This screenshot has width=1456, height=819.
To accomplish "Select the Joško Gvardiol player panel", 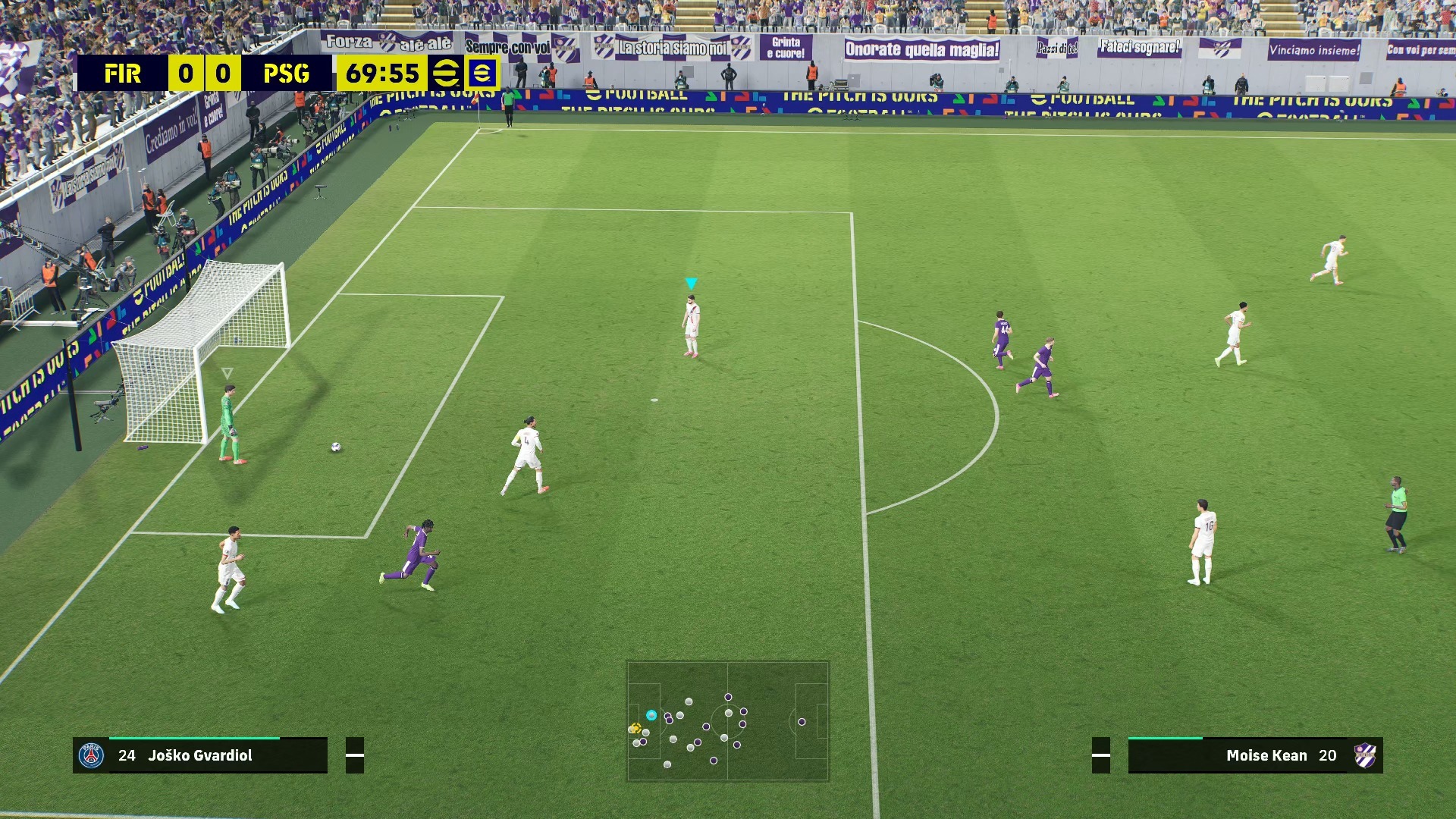I will coord(200,755).
